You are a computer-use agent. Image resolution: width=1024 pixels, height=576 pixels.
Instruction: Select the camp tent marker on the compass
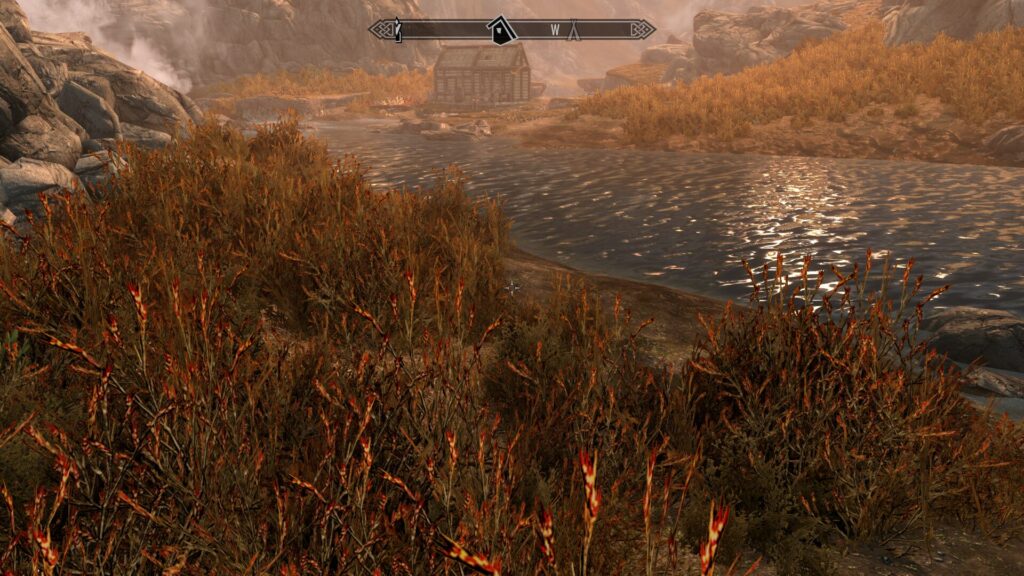coord(575,31)
